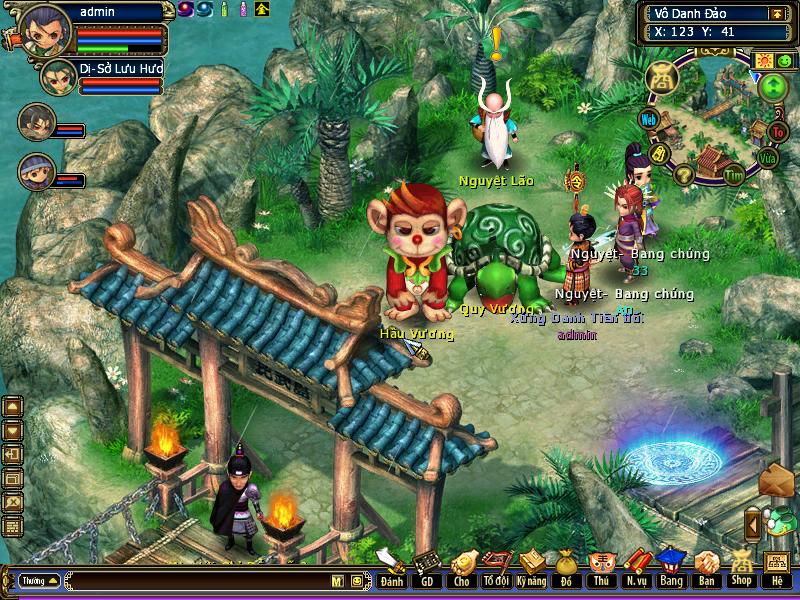Open the Thường chat channel dropdown
The width and height of the screenshot is (800, 600).
tap(38, 580)
